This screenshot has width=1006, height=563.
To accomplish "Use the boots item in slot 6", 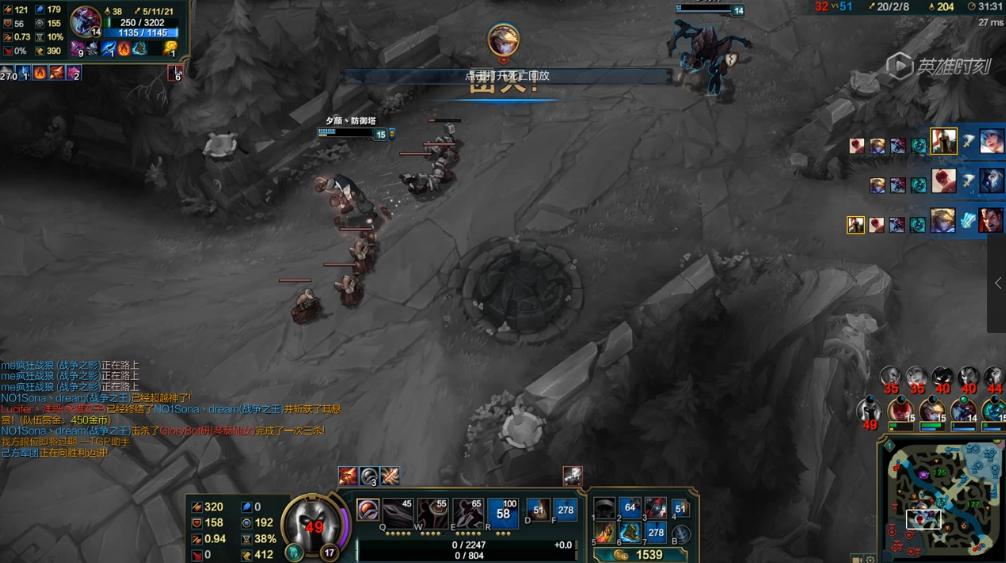I will [x=630, y=533].
